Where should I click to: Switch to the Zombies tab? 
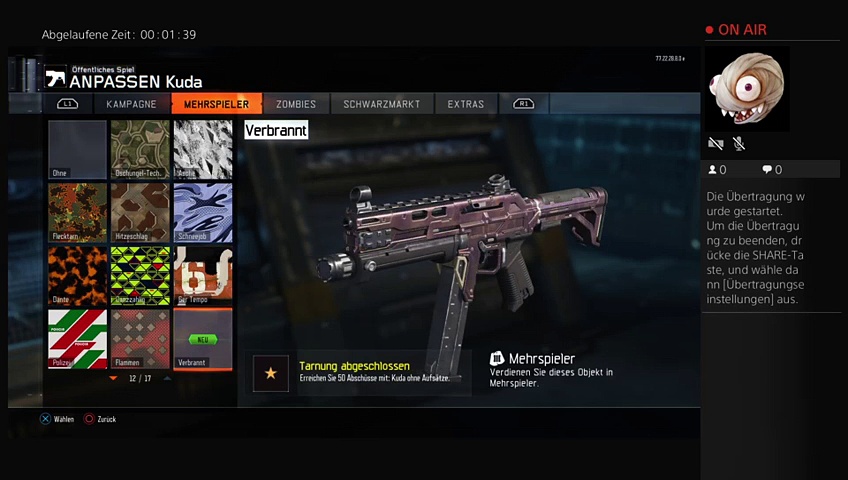296,104
